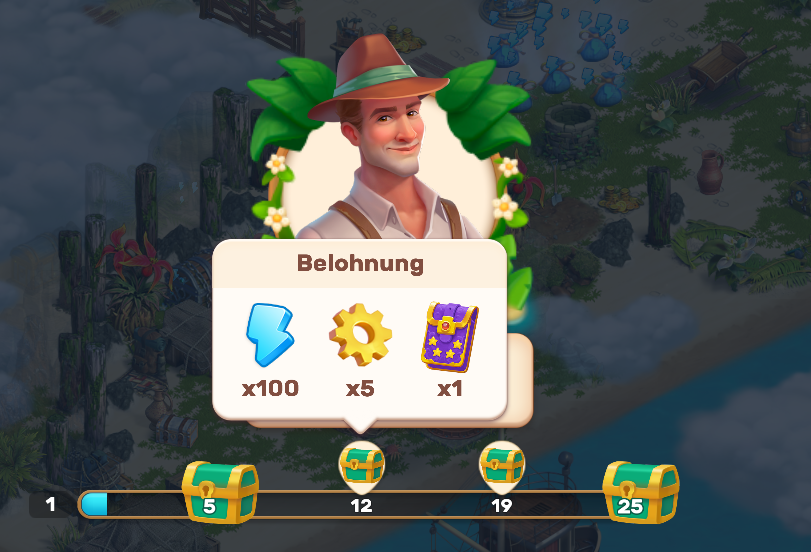
Task: Select the golden gear reward icon
Action: [x=360, y=335]
